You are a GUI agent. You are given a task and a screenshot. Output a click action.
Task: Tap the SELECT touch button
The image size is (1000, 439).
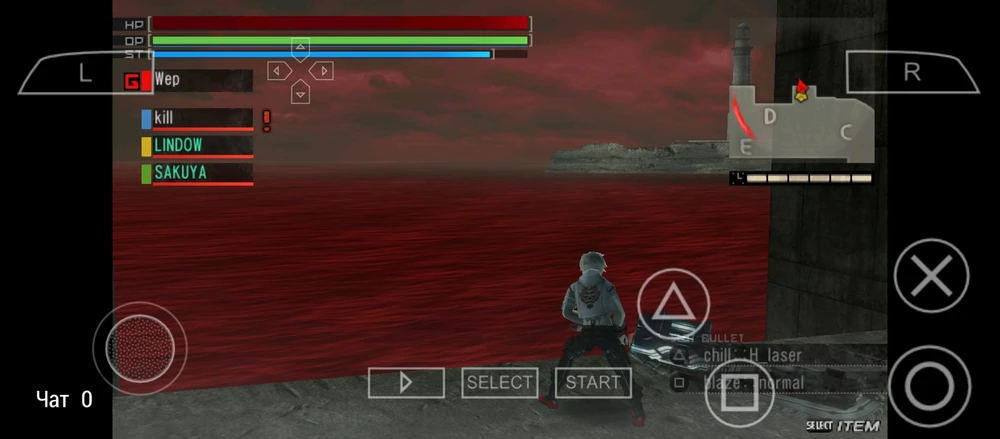pos(500,382)
